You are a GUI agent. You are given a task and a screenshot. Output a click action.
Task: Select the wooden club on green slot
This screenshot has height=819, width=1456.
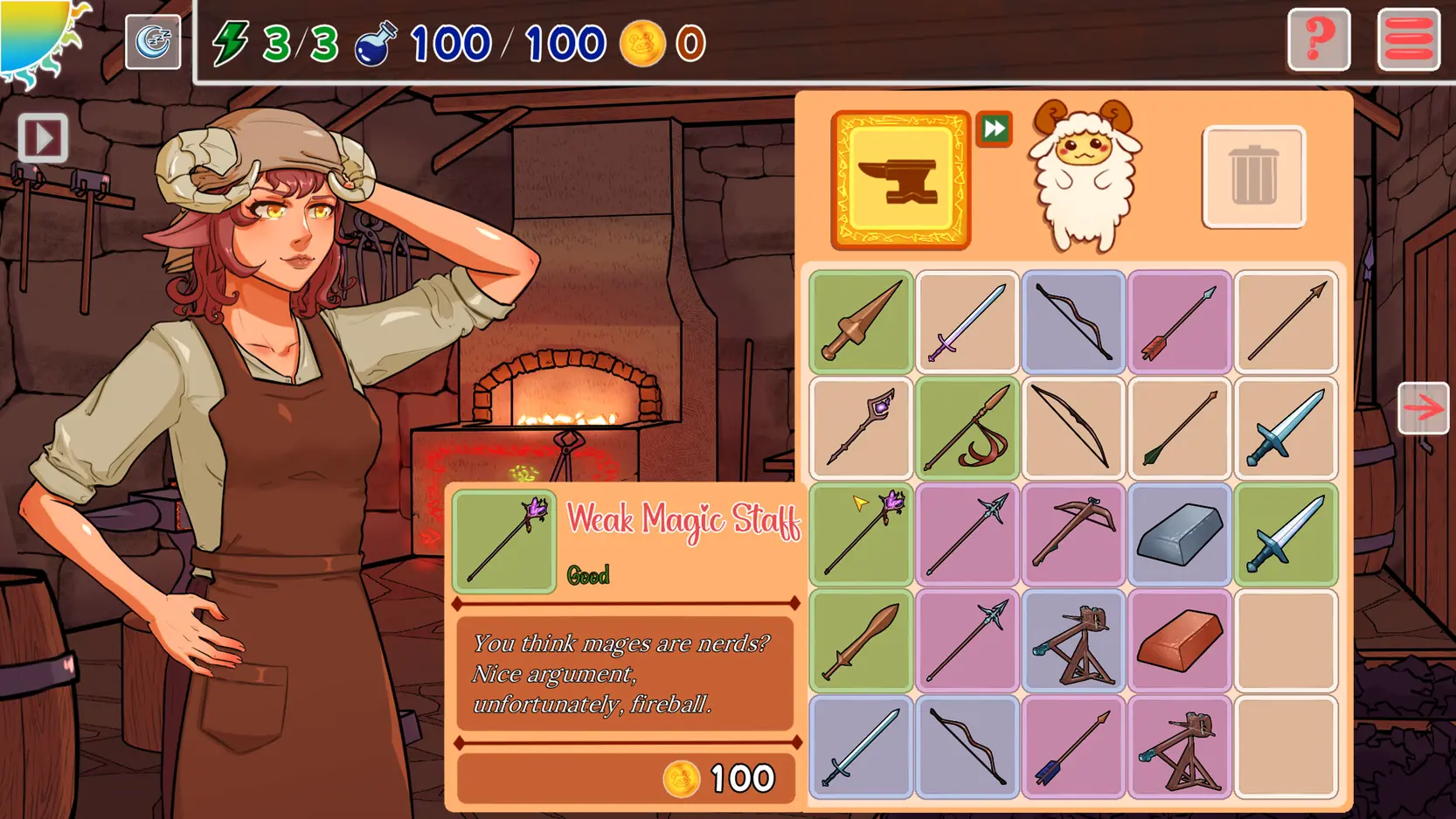point(861,641)
